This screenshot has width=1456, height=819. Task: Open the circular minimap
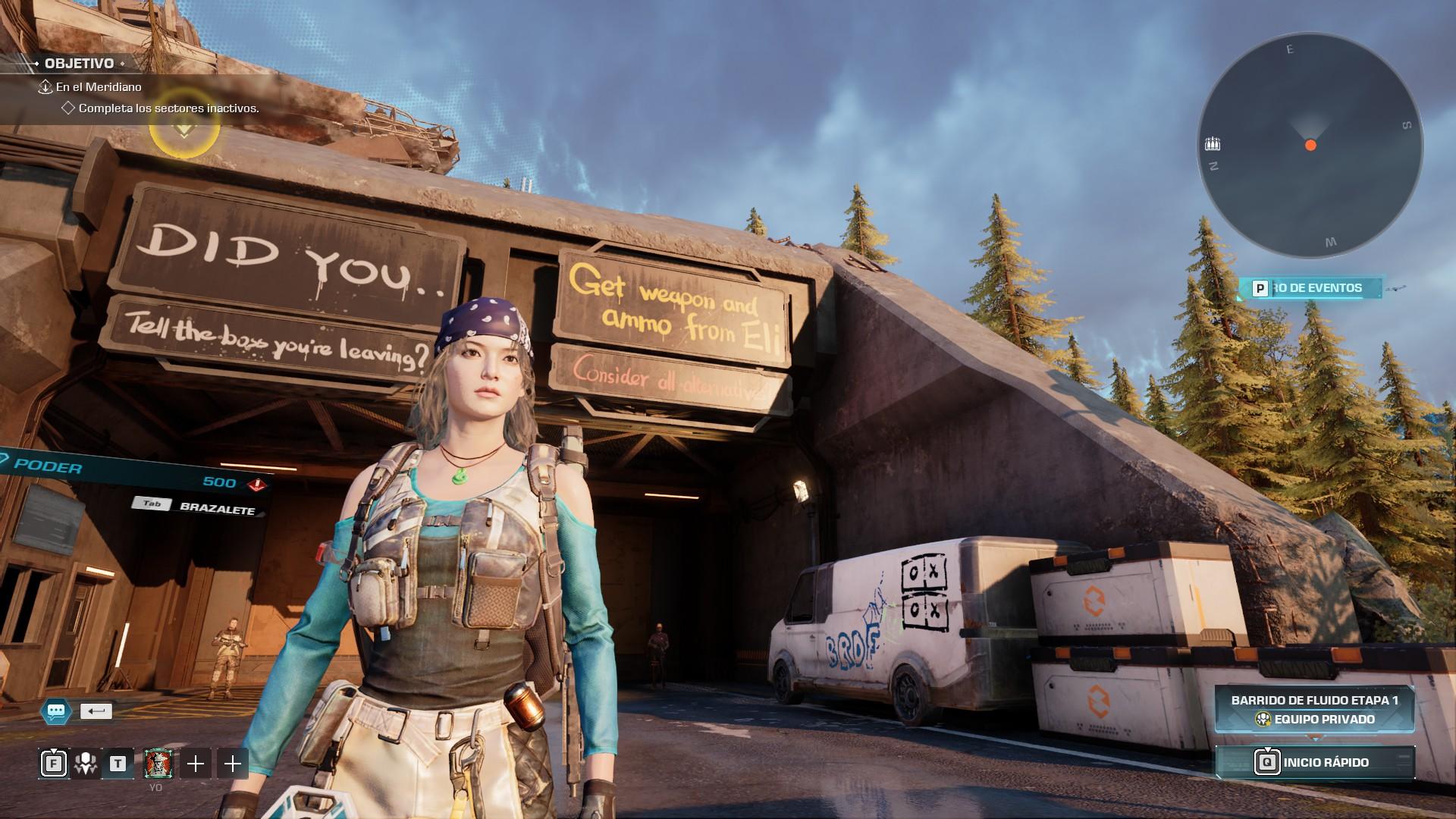click(1310, 146)
